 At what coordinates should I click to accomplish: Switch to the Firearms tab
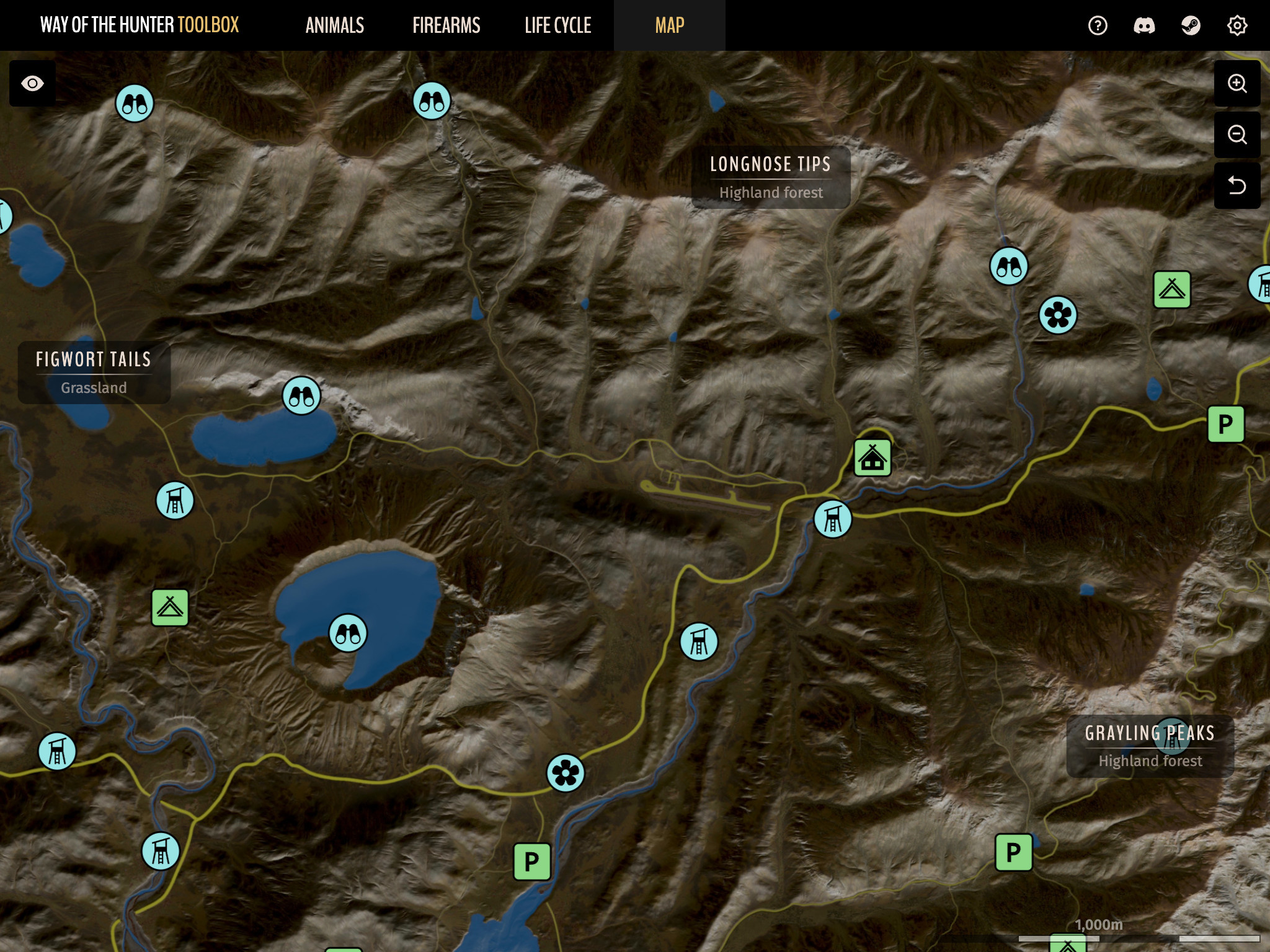[x=446, y=25]
